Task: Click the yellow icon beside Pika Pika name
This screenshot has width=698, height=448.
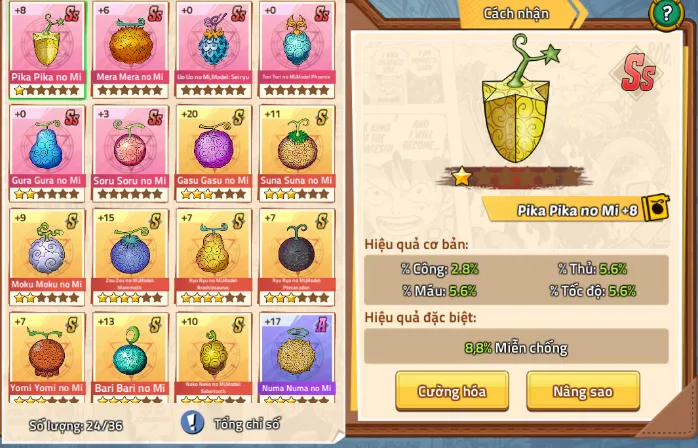Action: (655, 208)
